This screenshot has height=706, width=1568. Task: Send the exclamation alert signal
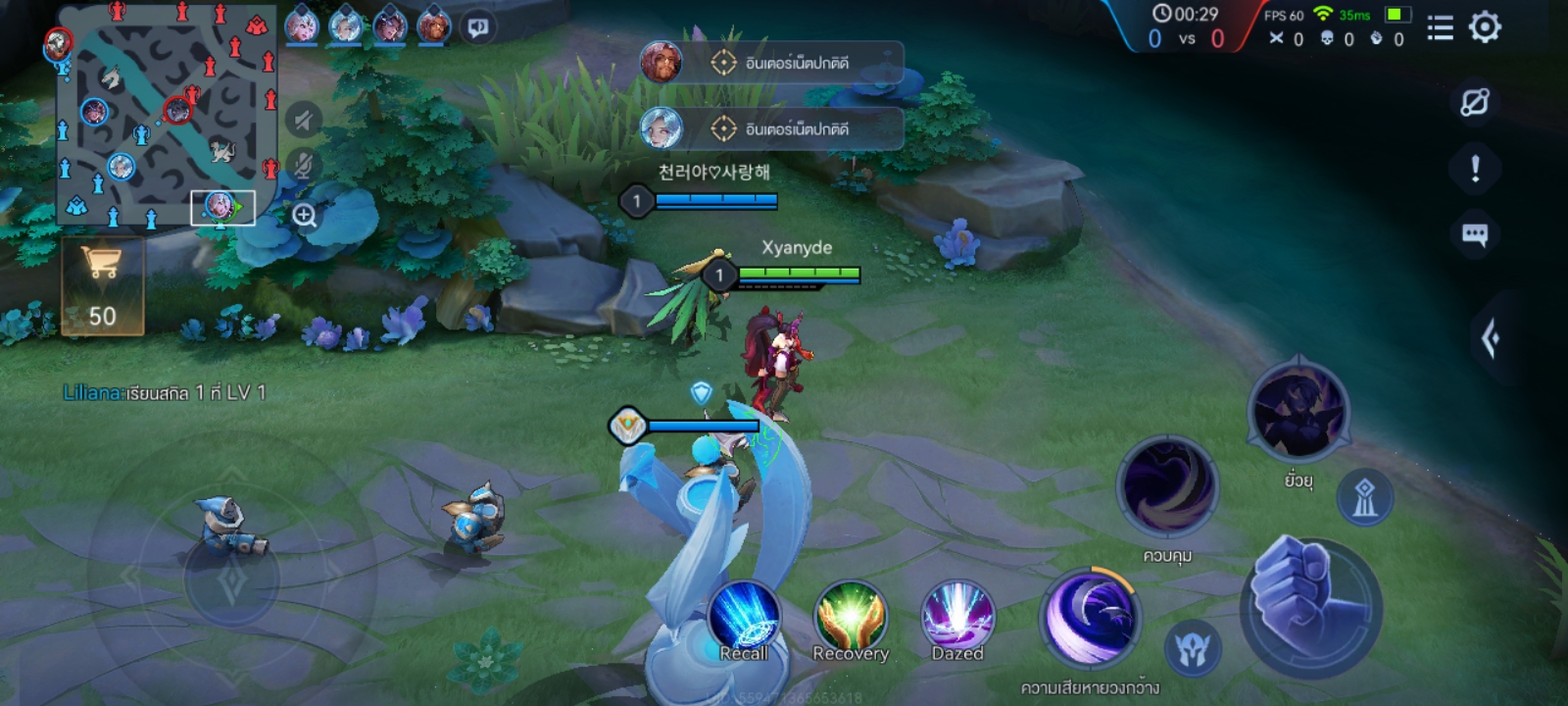click(1475, 169)
